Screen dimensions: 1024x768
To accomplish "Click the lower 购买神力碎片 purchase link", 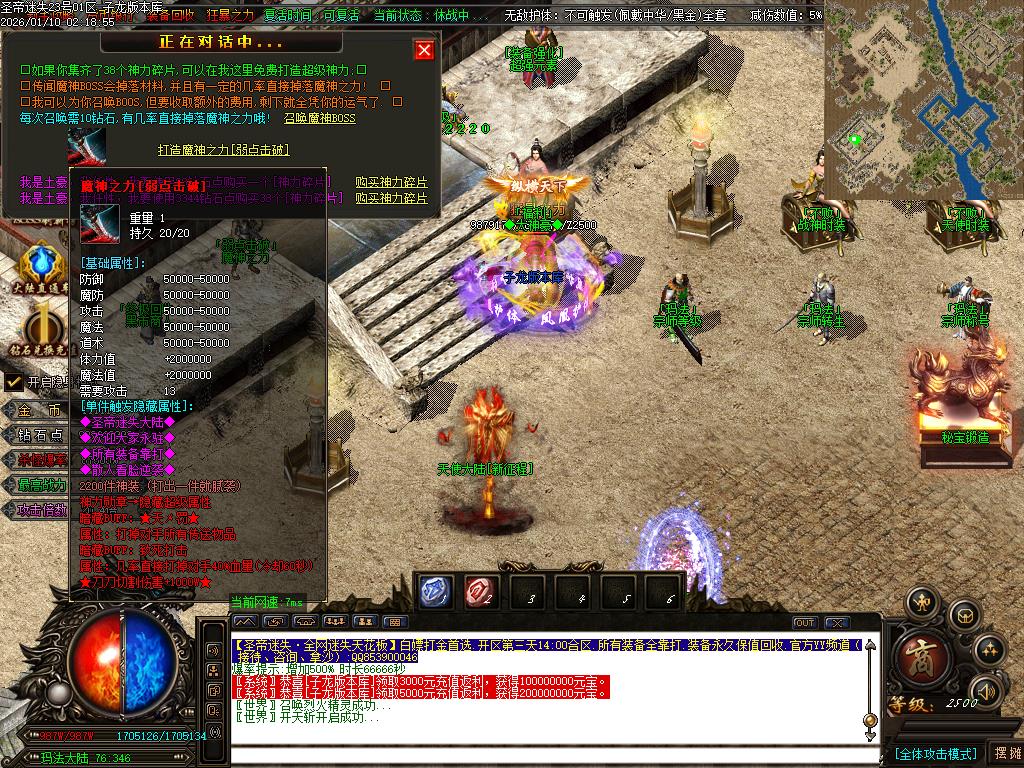I will click(391, 198).
